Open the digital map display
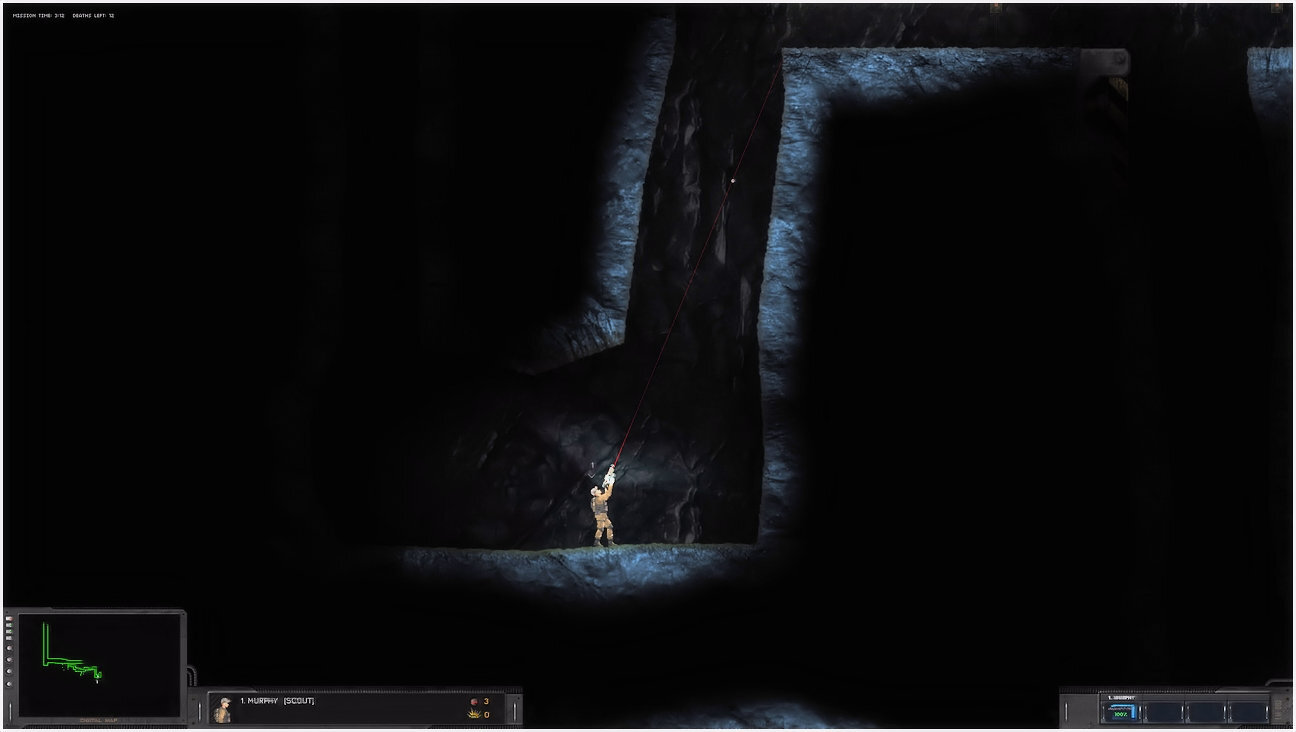 [98, 663]
